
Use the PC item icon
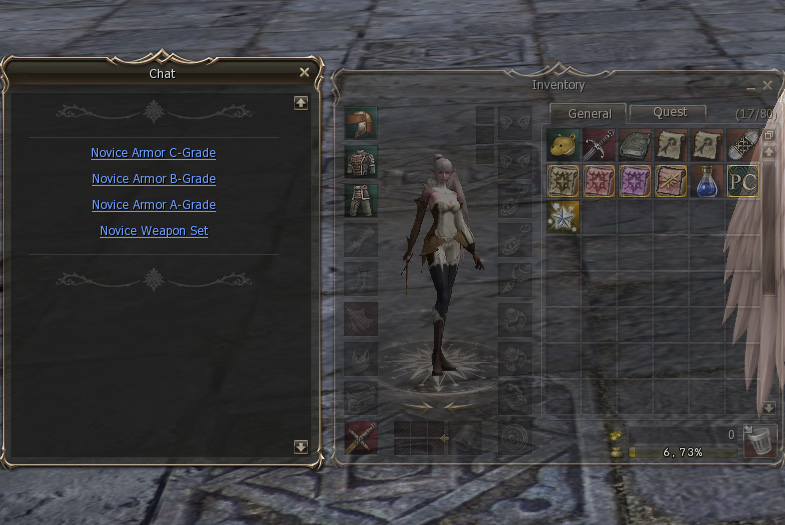coord(743,181)
